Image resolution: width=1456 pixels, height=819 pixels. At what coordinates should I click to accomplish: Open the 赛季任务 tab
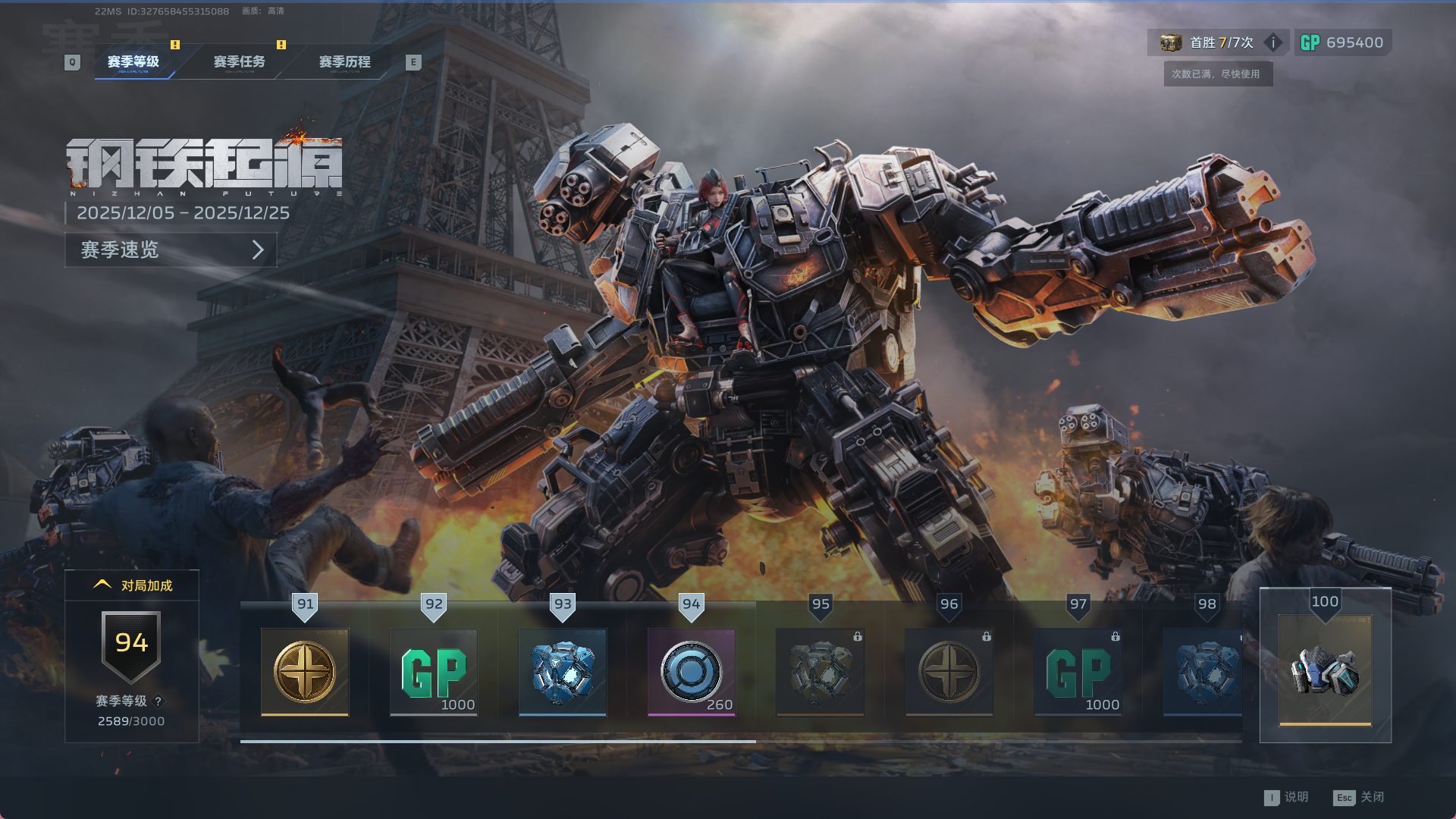click(239, 61)
